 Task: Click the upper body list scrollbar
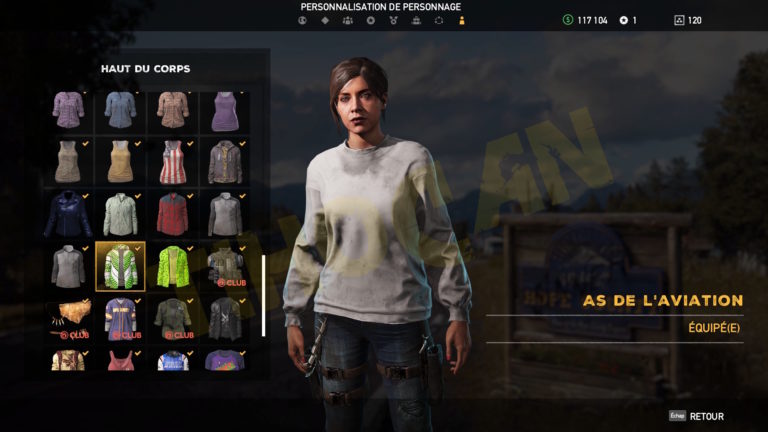(263, 296)
